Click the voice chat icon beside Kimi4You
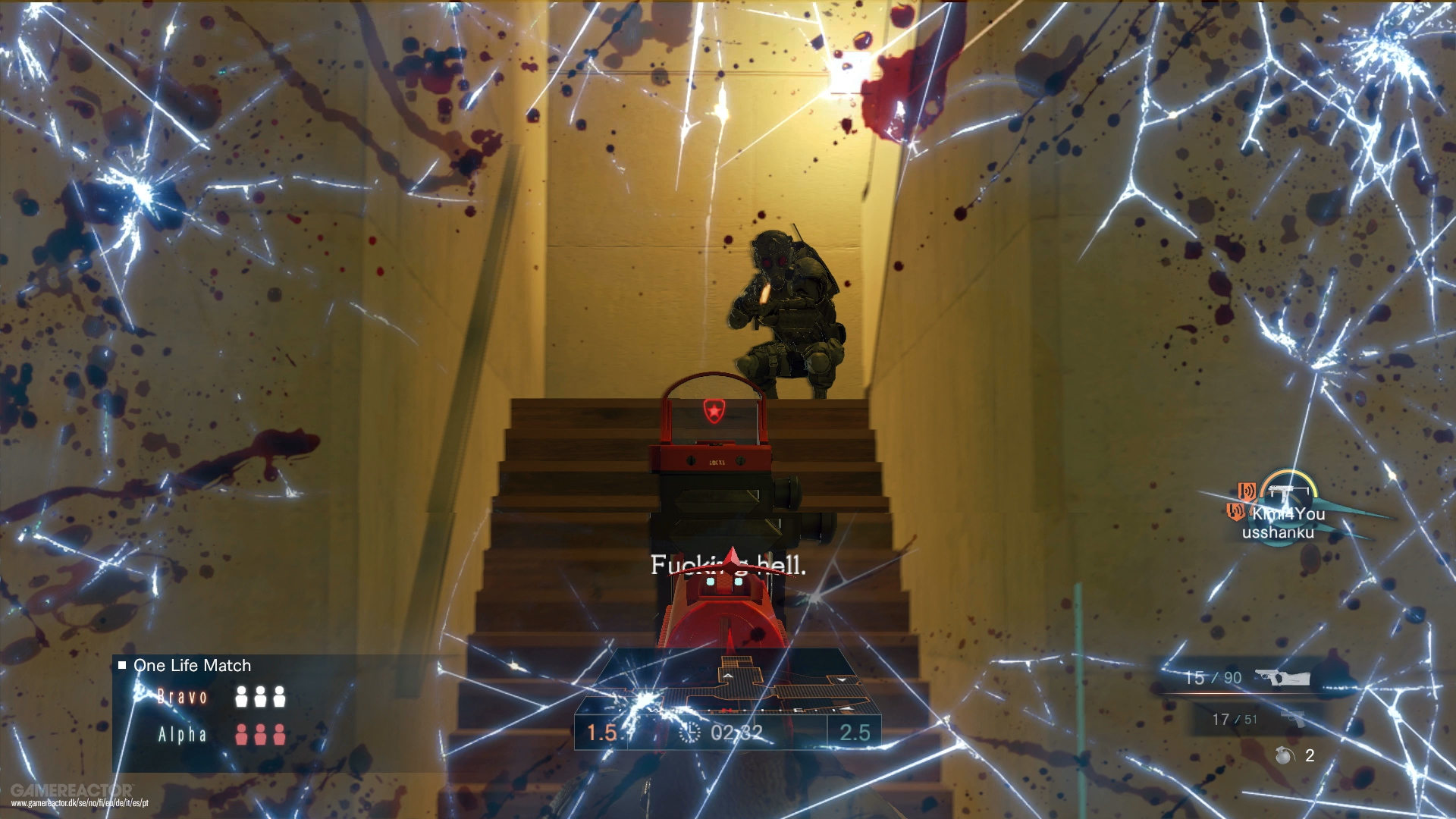 (x=1247, y=491)
